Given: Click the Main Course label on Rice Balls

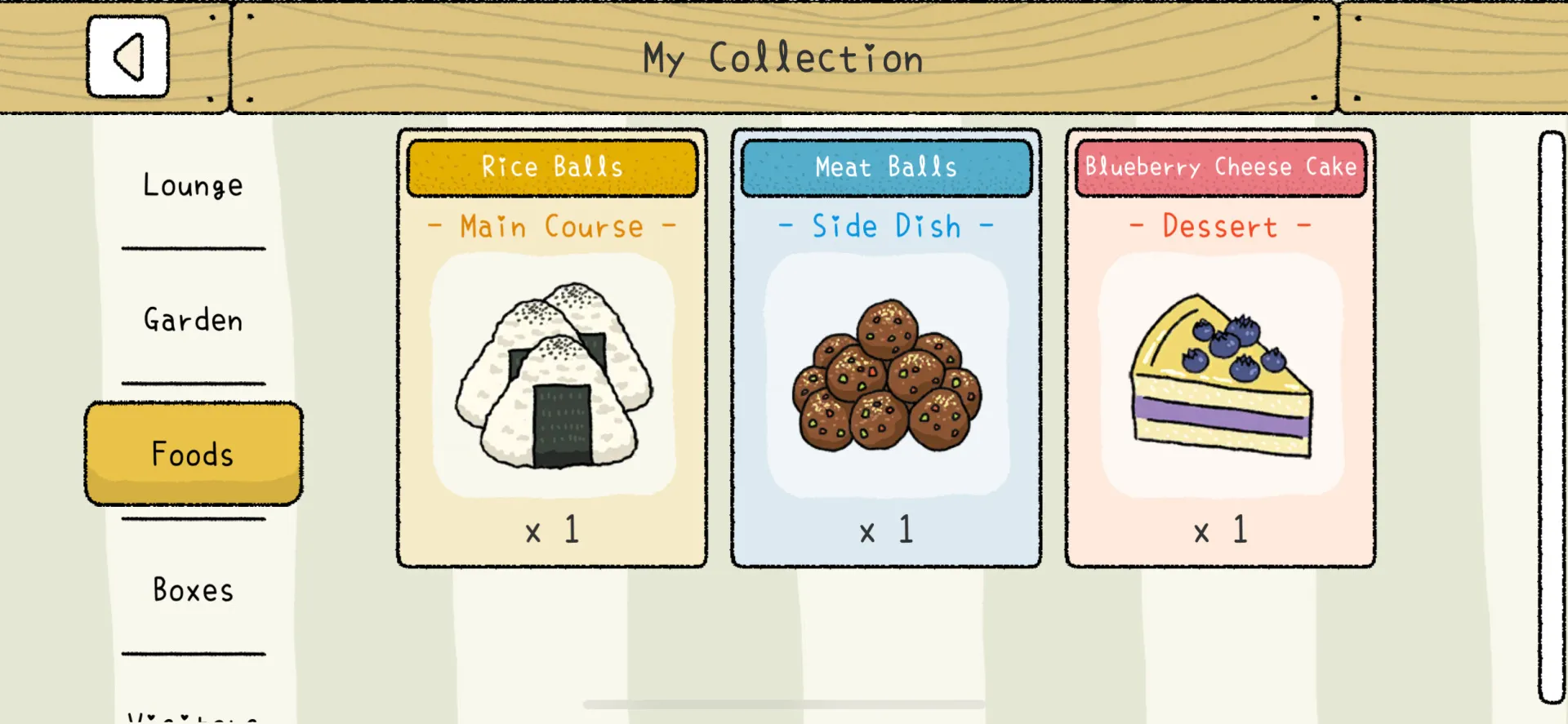Looking at the screenshot, I should pyautogui.click(x=552, y=227).
